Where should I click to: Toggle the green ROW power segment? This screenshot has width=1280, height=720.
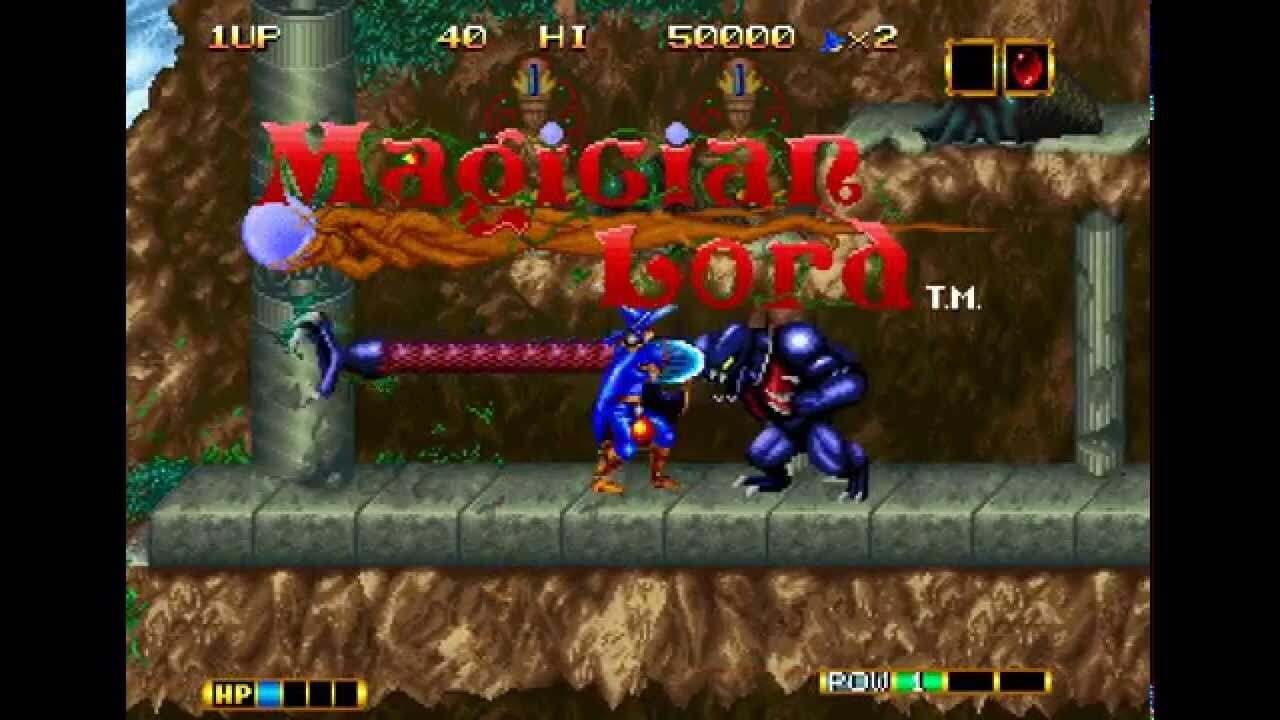point(920,683)
